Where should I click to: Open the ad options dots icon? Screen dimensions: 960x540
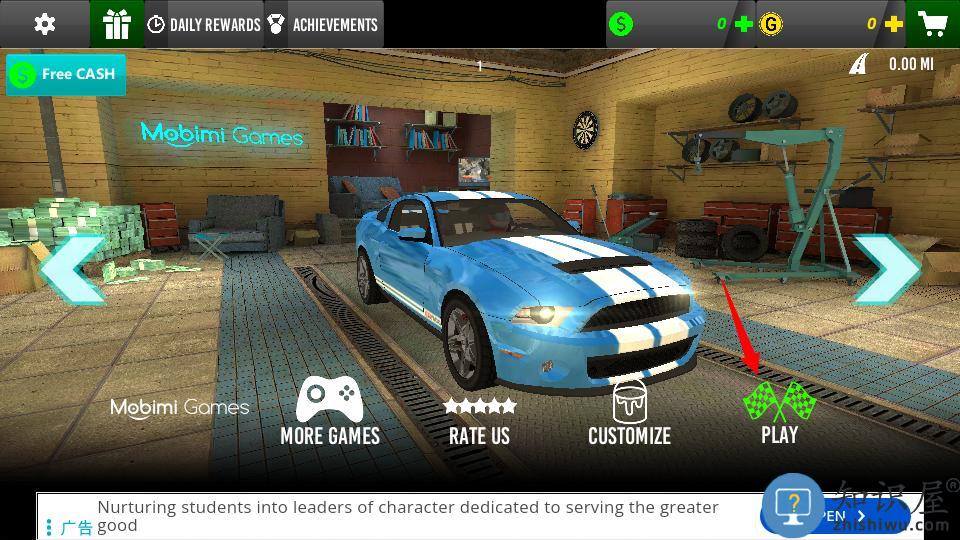[x=49, y=526]
